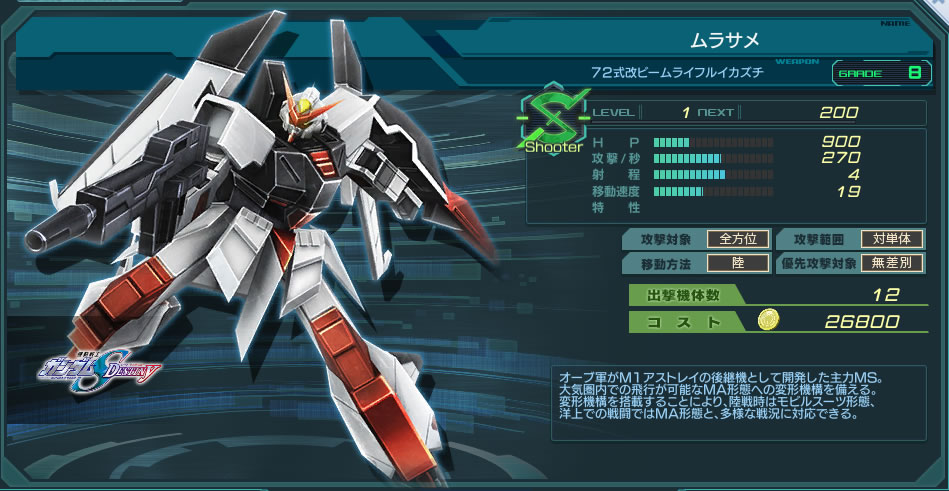Viewport: 949px width, 491px height.
Task: Click the green Shooter type icon
Action: pos(552,123)
